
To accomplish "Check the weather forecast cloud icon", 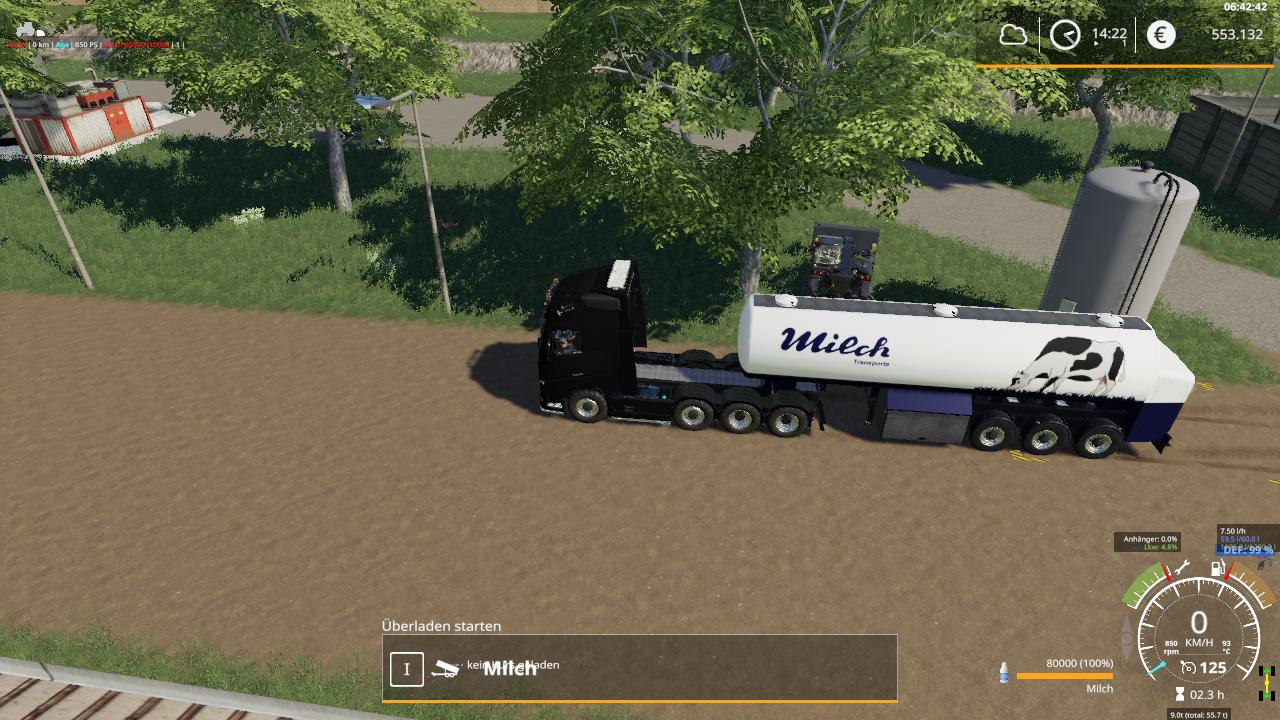I will point(1013,36).
